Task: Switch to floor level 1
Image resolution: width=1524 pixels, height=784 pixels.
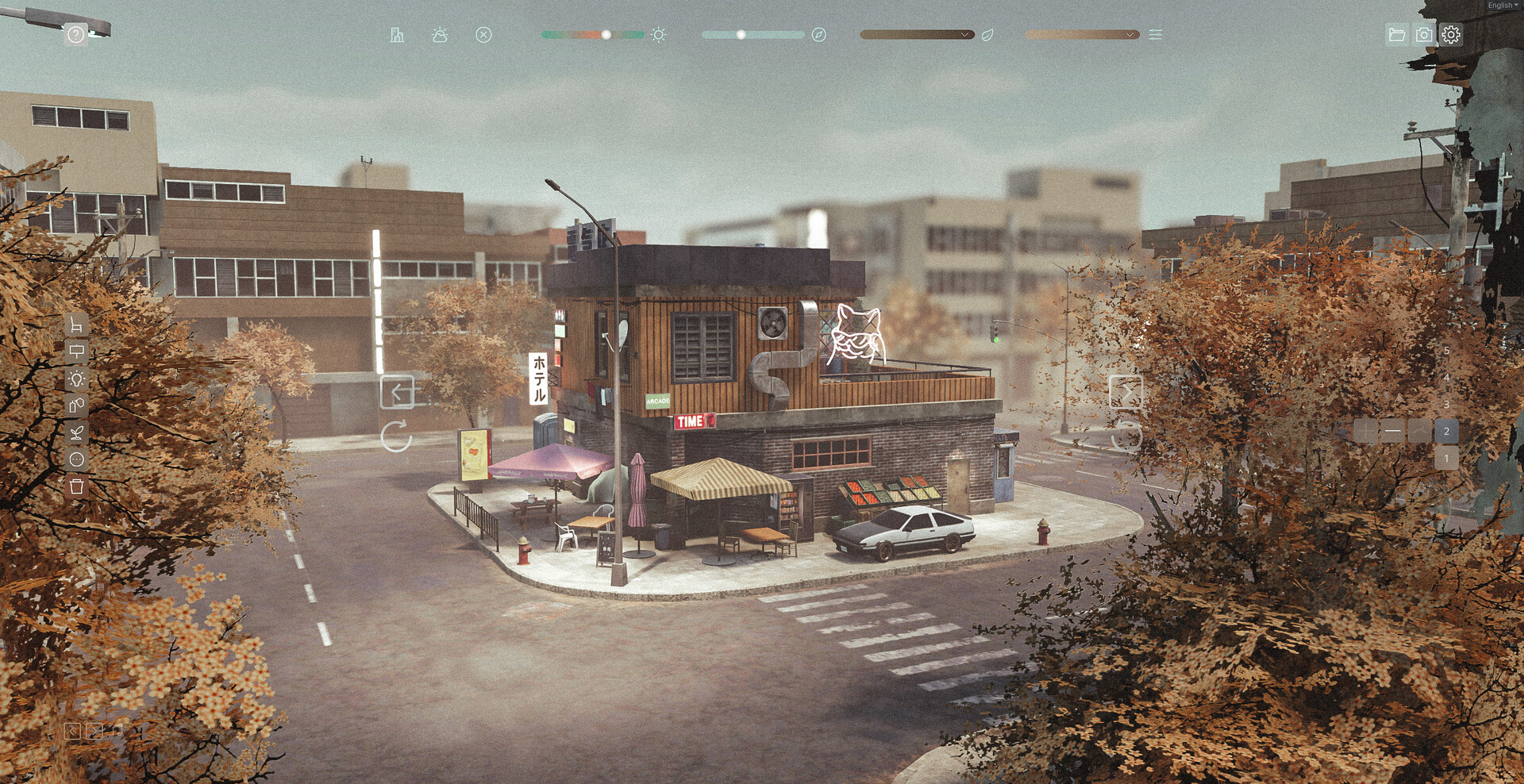Action: [1446, 459]
